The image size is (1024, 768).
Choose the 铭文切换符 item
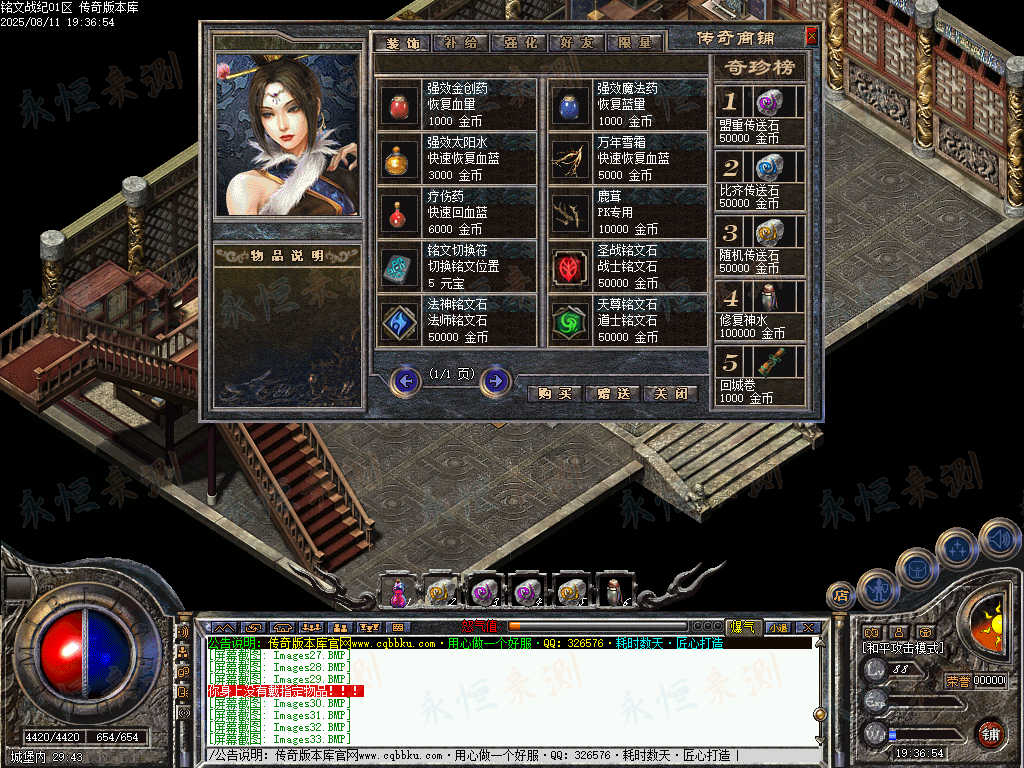click(x=398, y=266)
